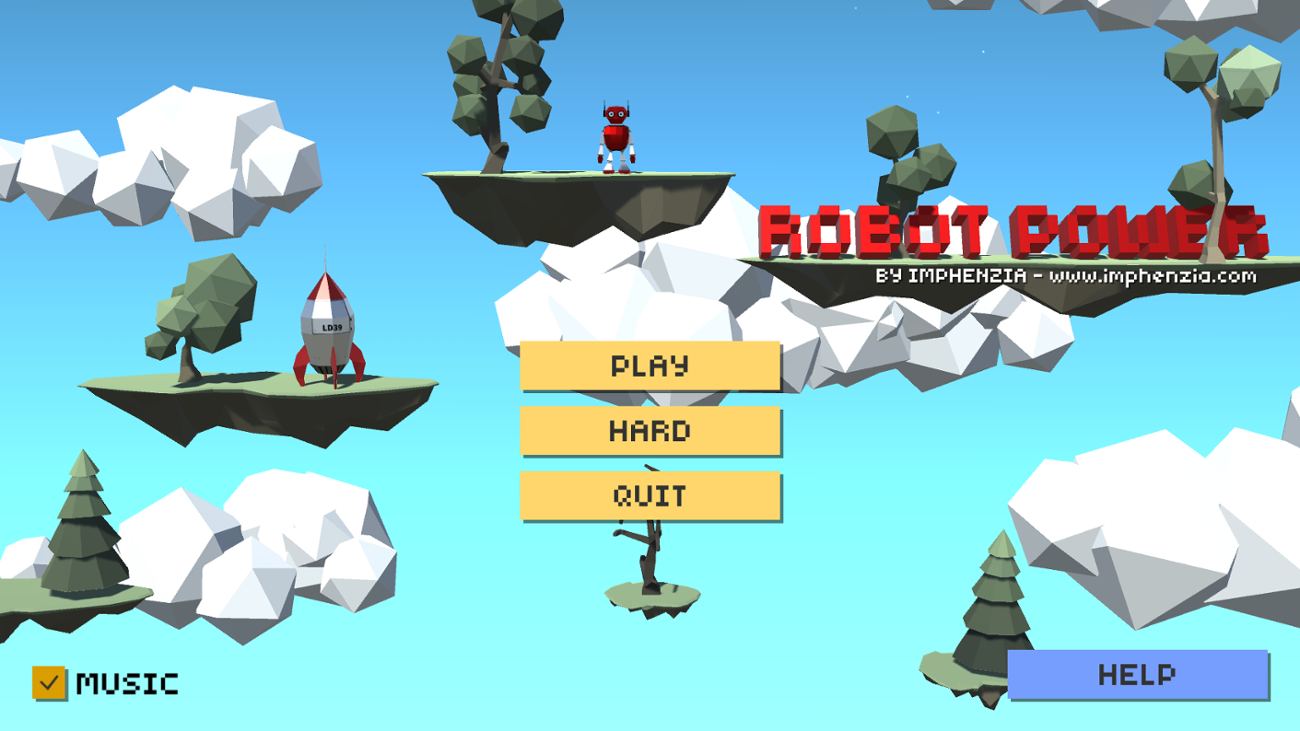
Task: Open the HELP screen
Action: click(x=1138, y=675)
